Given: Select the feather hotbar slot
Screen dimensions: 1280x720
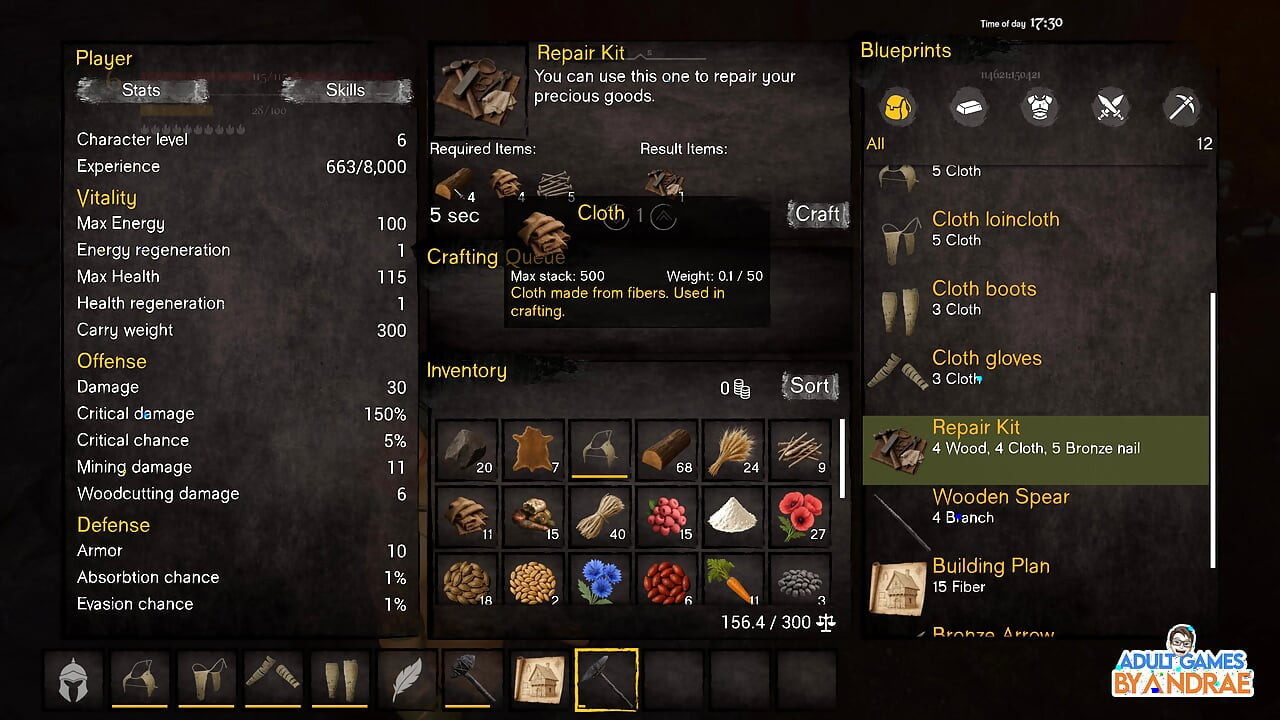Looking at the screenshot, I should tap(406, 680).
